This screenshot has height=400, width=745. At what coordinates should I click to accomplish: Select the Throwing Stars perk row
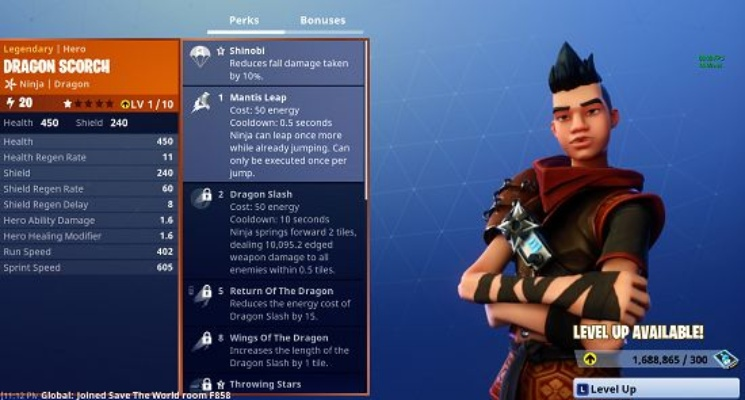click(273, 384)
